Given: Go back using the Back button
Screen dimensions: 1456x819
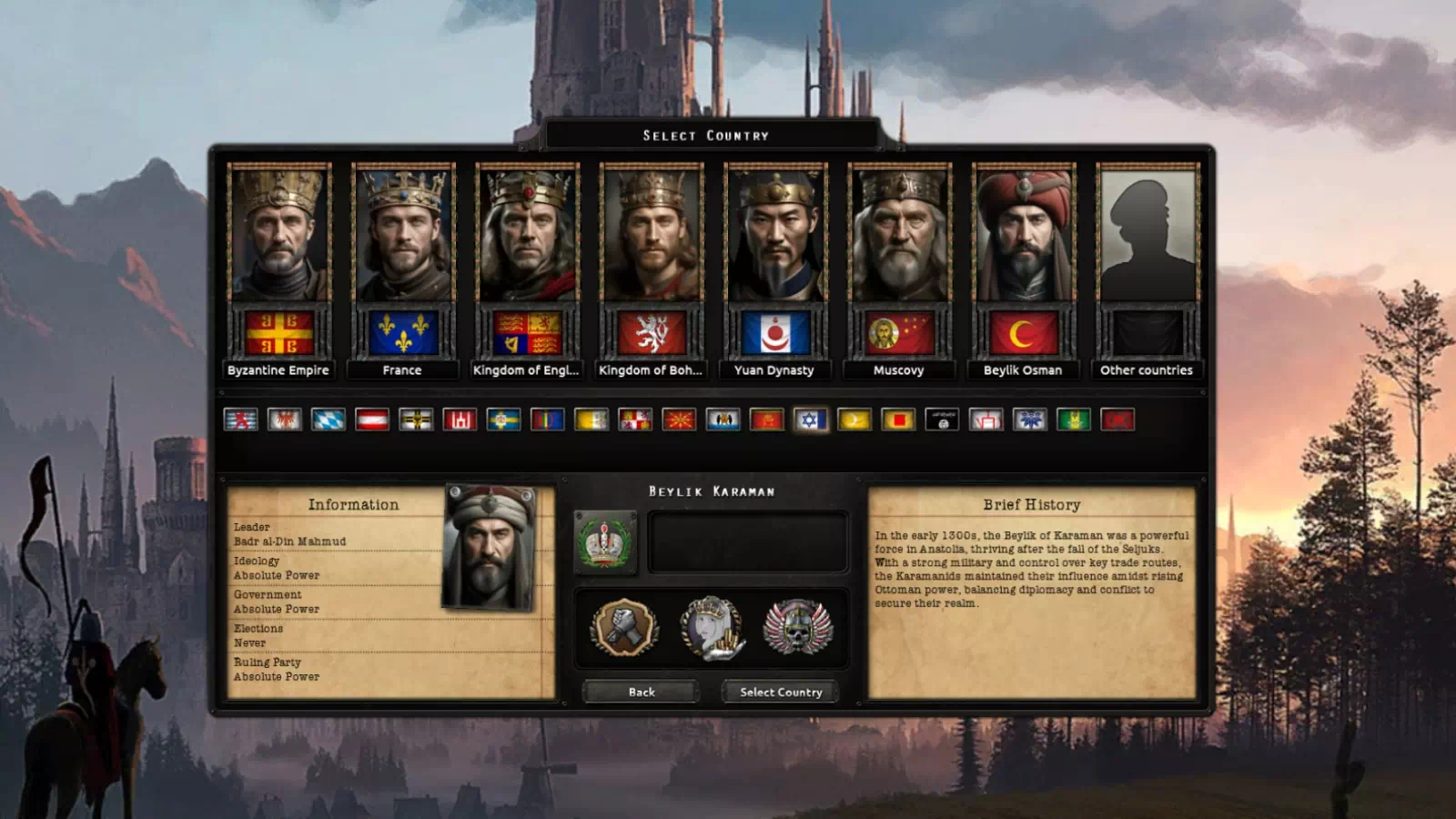Looking at the screenshot, I should (x=641, y=692).
